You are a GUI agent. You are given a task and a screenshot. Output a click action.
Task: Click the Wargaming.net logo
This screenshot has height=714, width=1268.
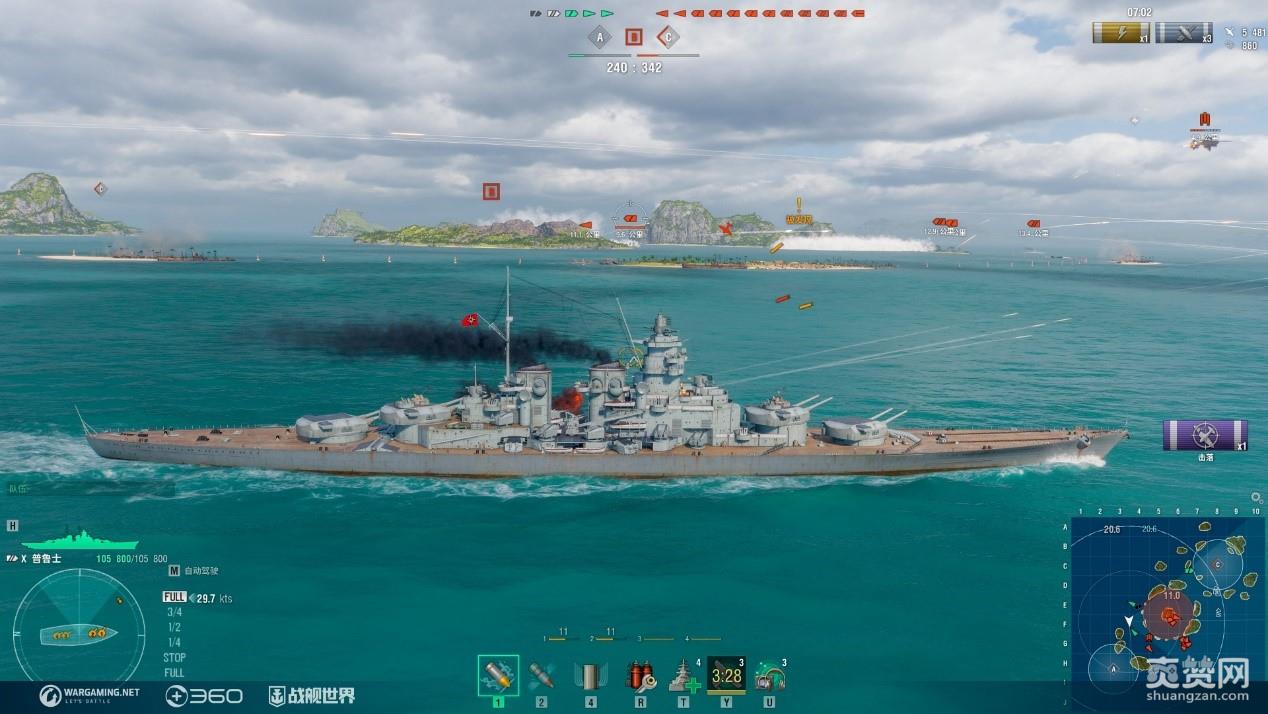pos(90,695)
